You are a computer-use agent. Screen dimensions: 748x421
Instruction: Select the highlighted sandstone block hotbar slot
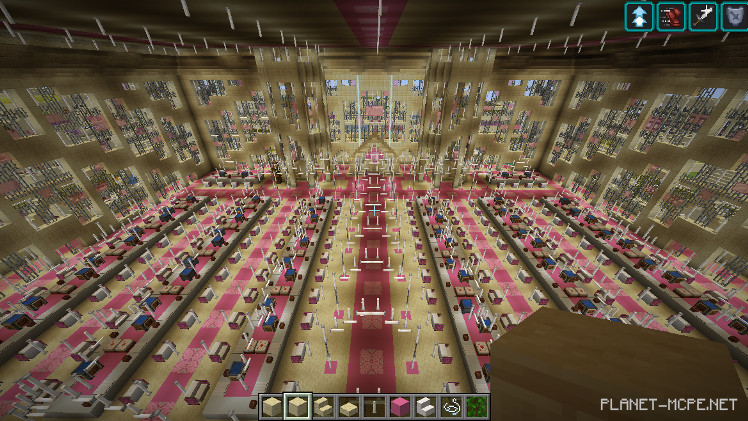[296, 406]
